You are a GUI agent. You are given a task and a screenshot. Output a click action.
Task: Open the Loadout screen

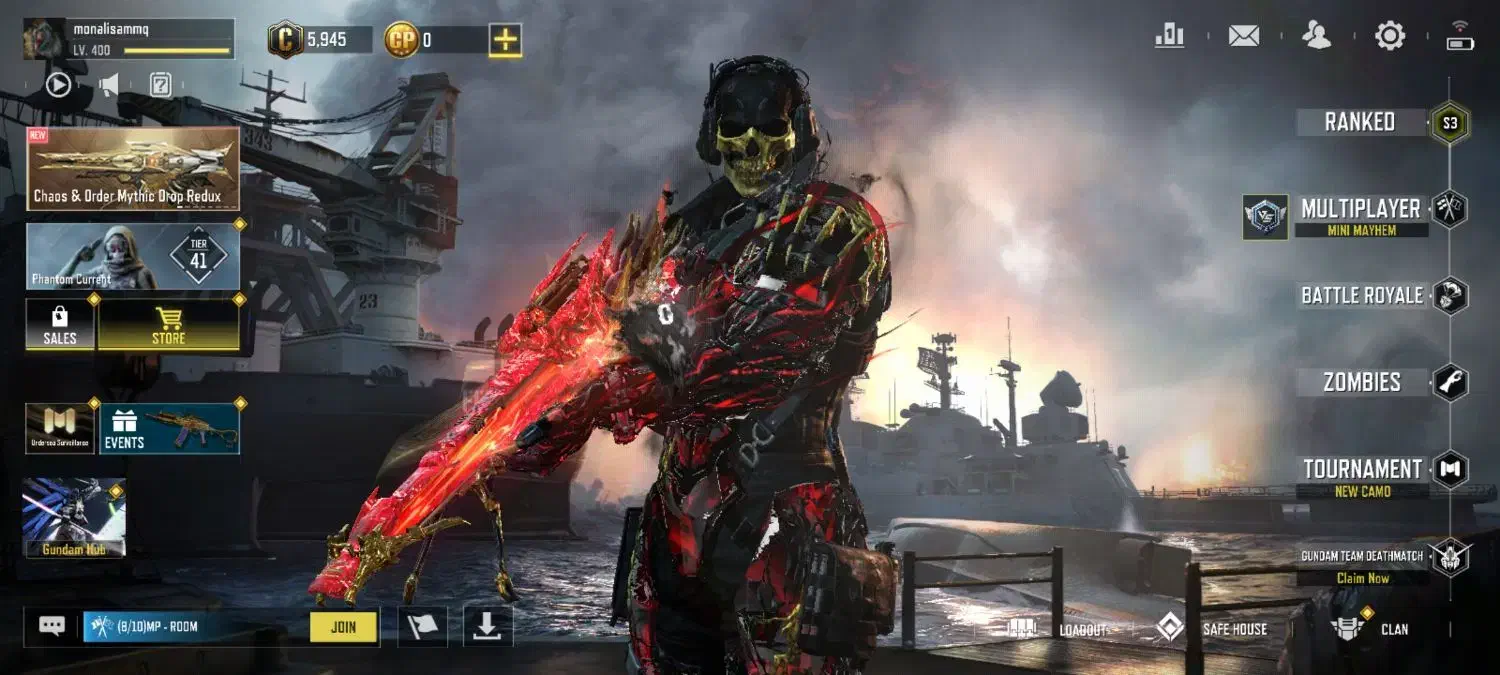coord(1059,629)
